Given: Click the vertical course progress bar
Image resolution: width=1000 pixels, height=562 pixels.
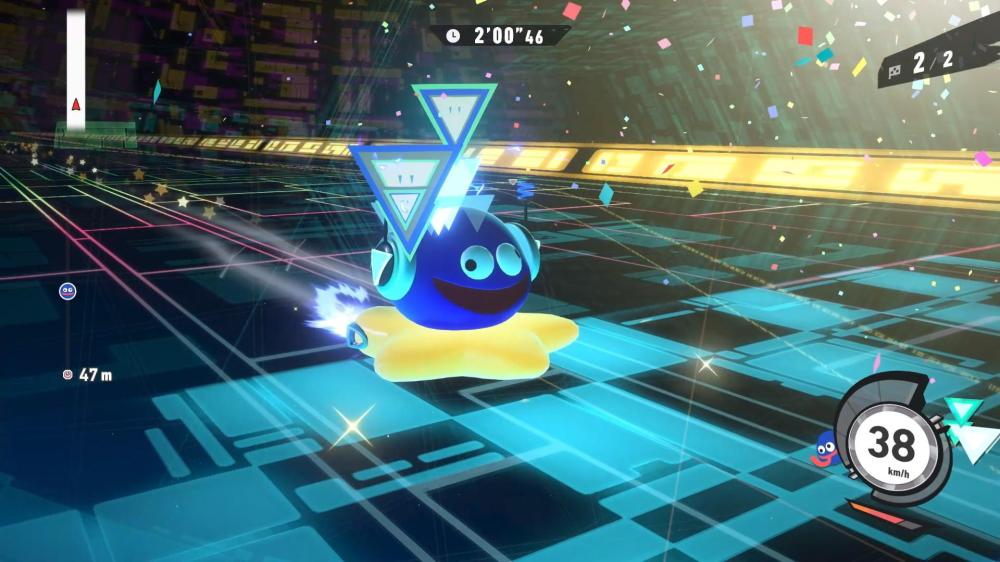Looking at the screenshot, I should (x=76, y=68).
